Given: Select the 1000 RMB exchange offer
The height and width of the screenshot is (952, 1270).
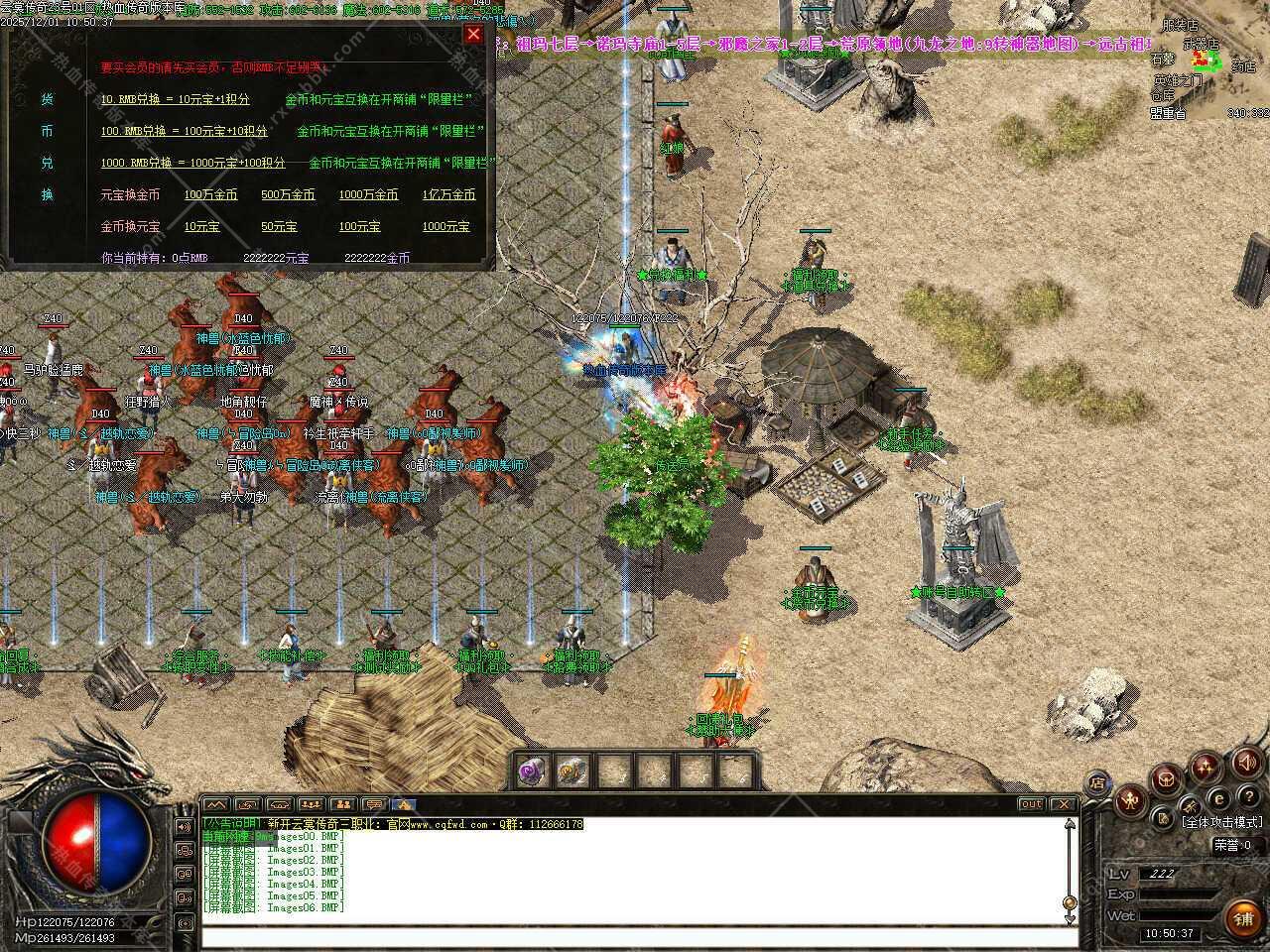Looking at the screenshot, I should tap(192, 164).
